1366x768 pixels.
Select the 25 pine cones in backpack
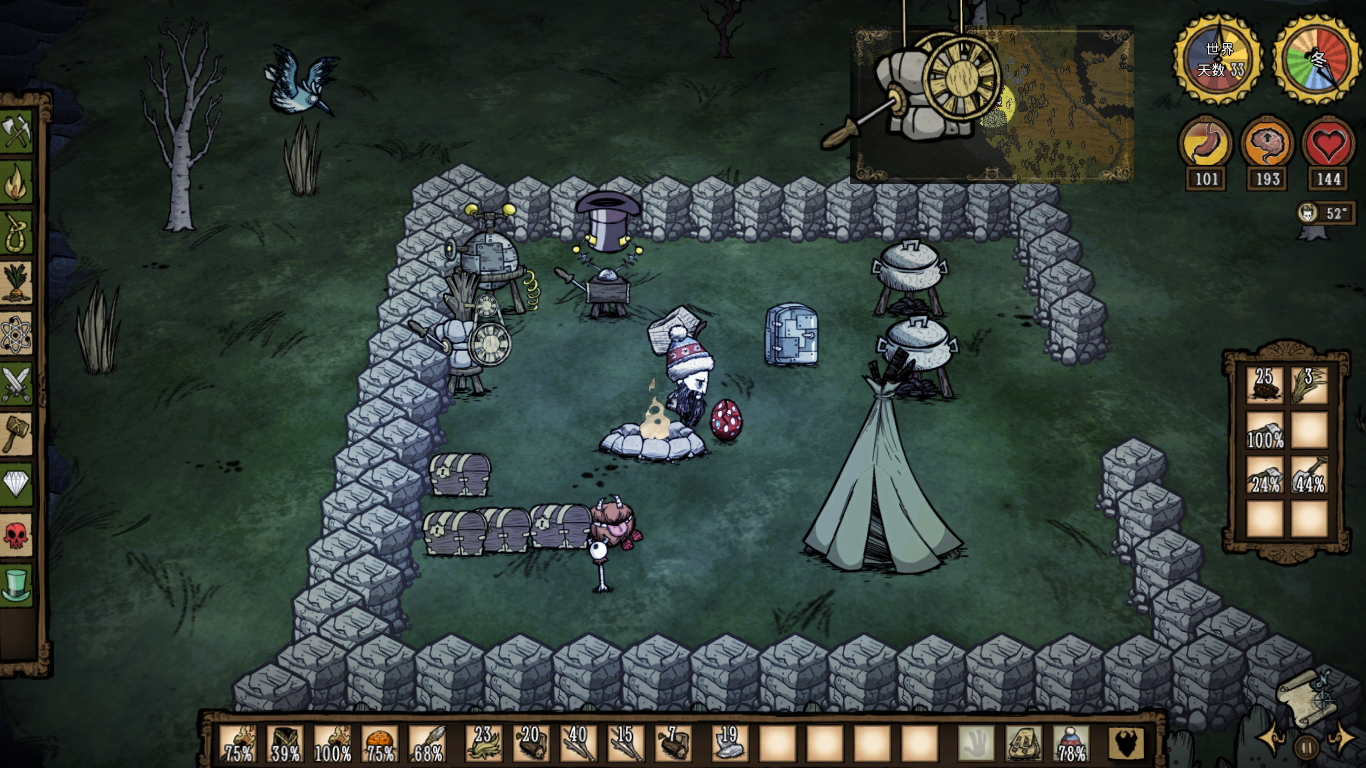click(x=1265, y=385)
